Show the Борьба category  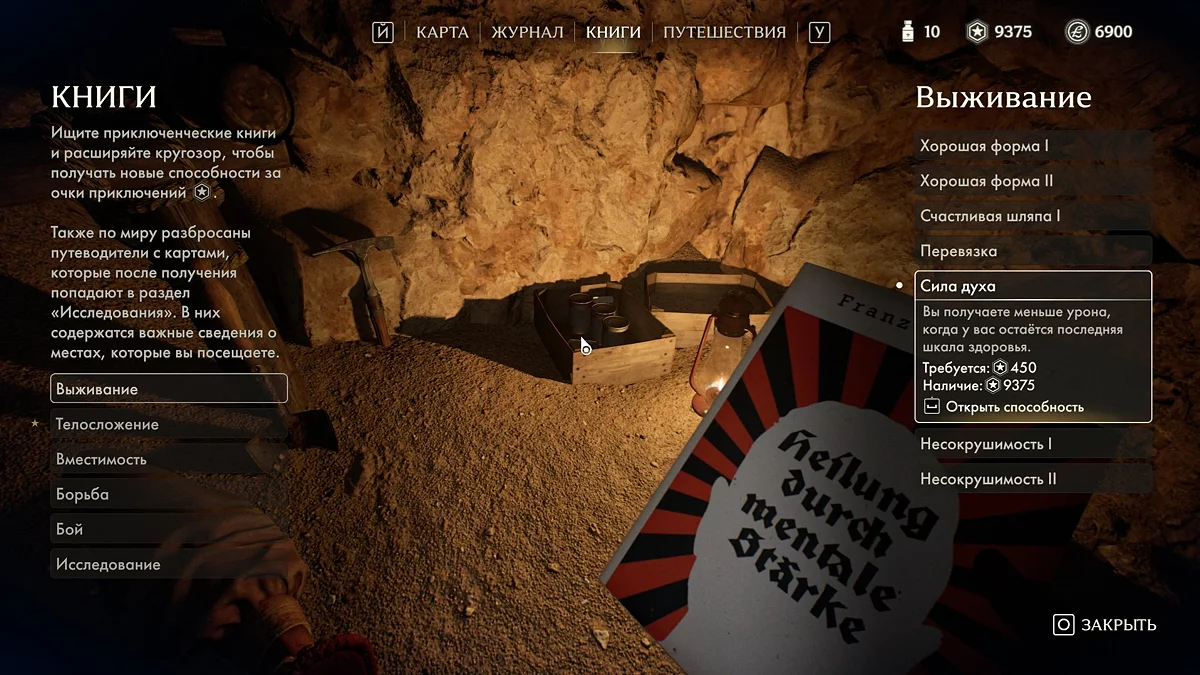pyautogui.click(x=168, y=494)
